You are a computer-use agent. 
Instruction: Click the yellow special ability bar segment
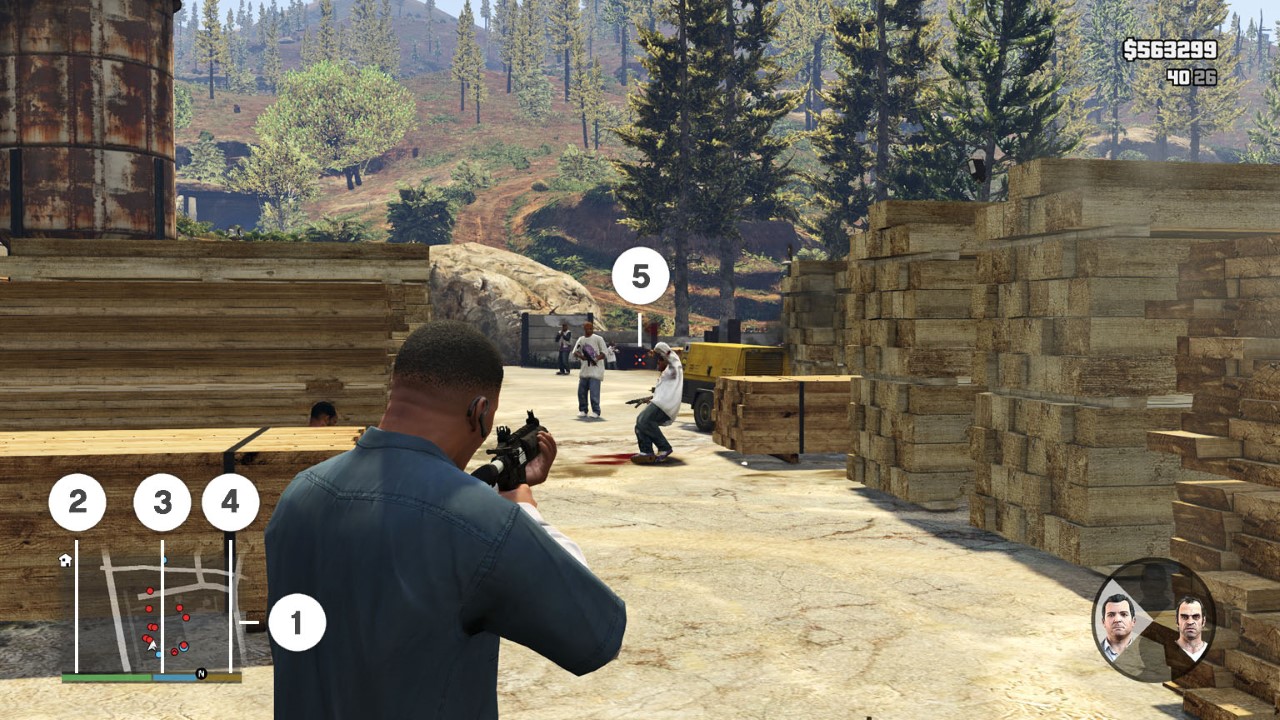click(223, 677)
